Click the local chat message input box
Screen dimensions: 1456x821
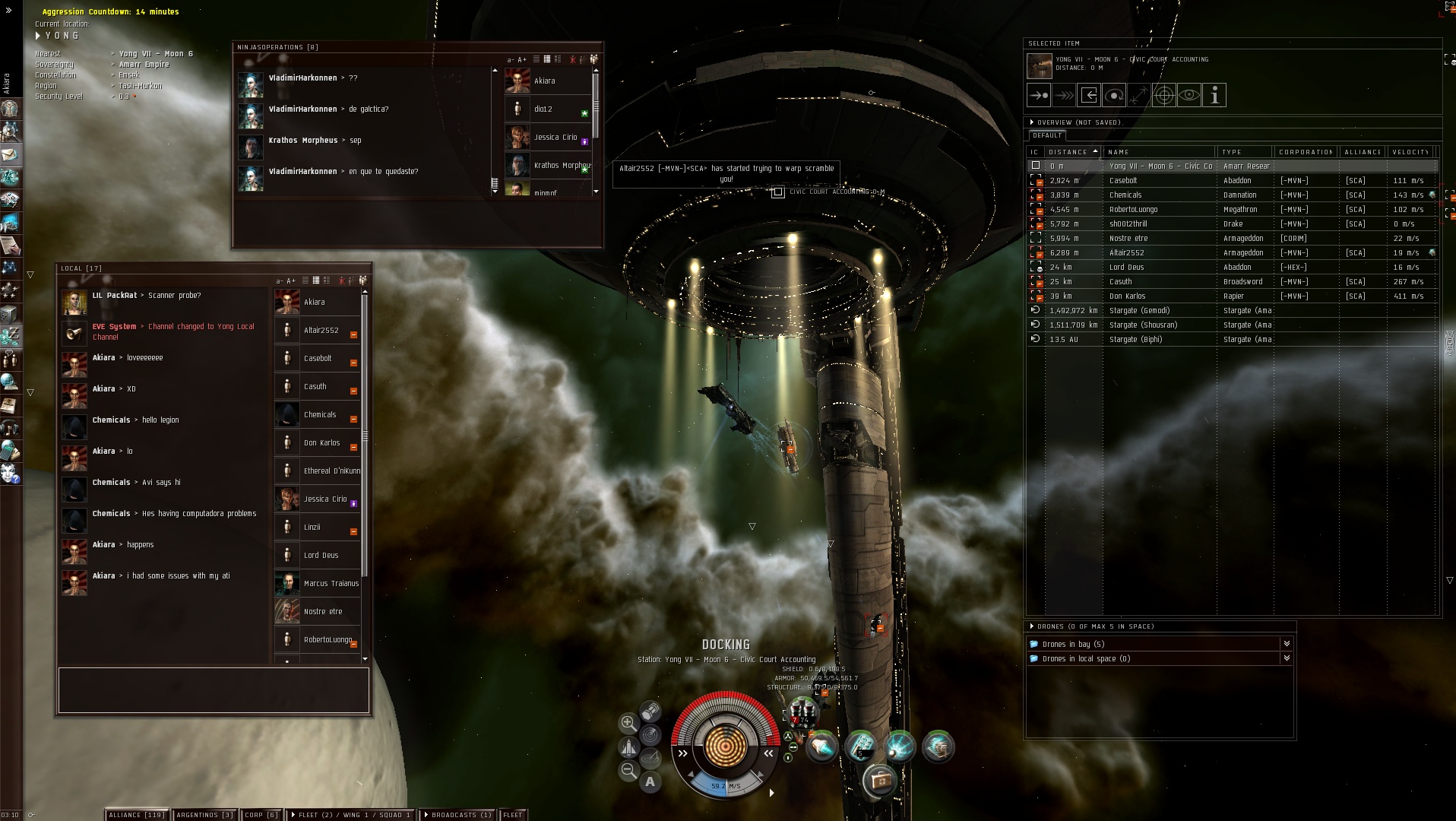(x=214, y=690)
